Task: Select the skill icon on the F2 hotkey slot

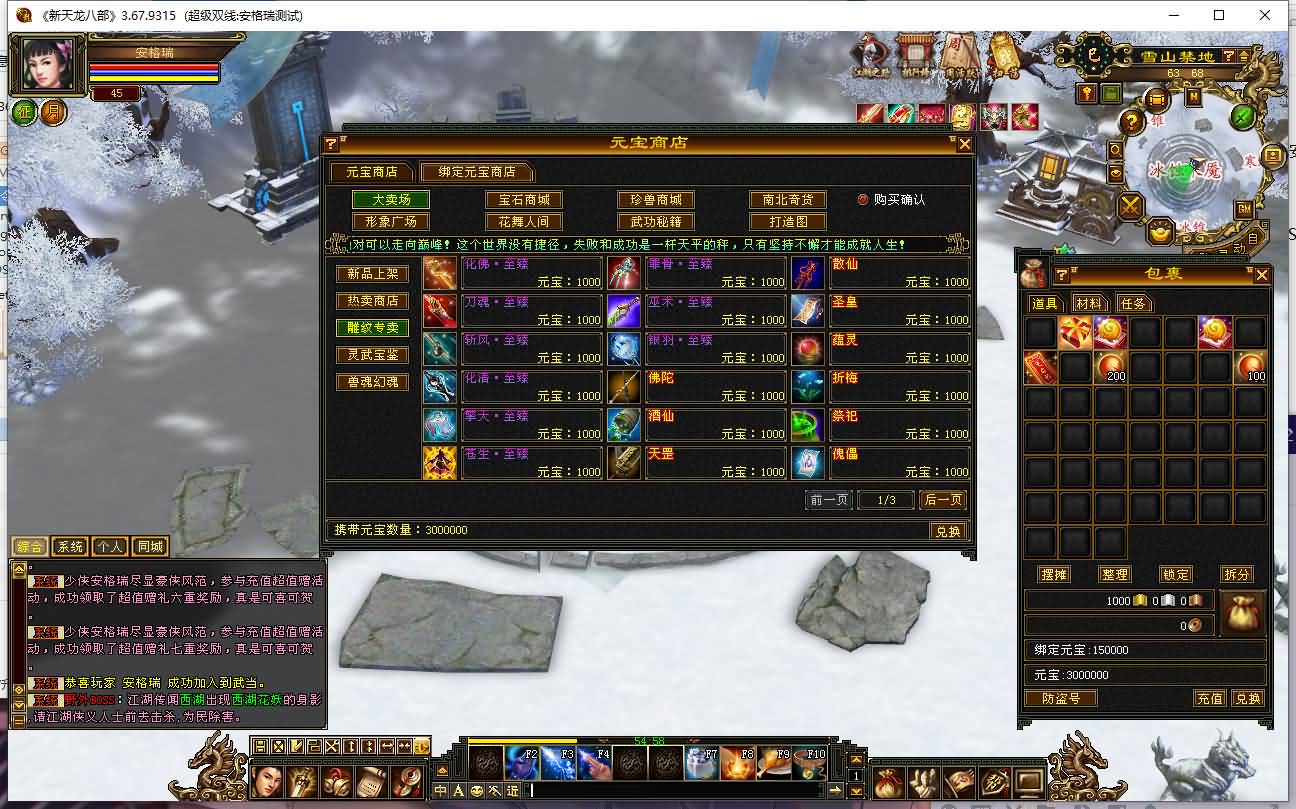Action: [x=520, y=762]
